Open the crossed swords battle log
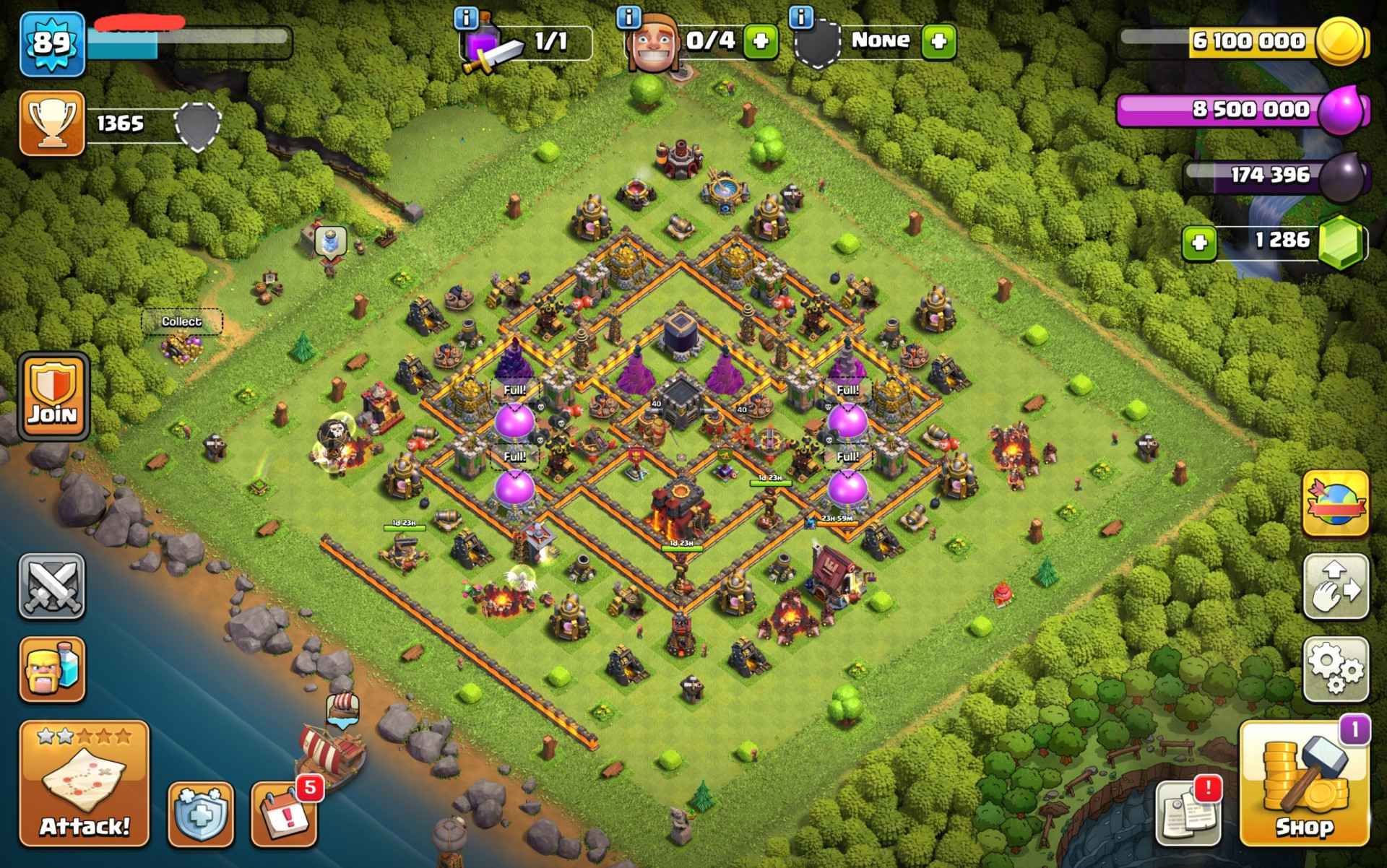1387x868 pixels. pos(52,586)
